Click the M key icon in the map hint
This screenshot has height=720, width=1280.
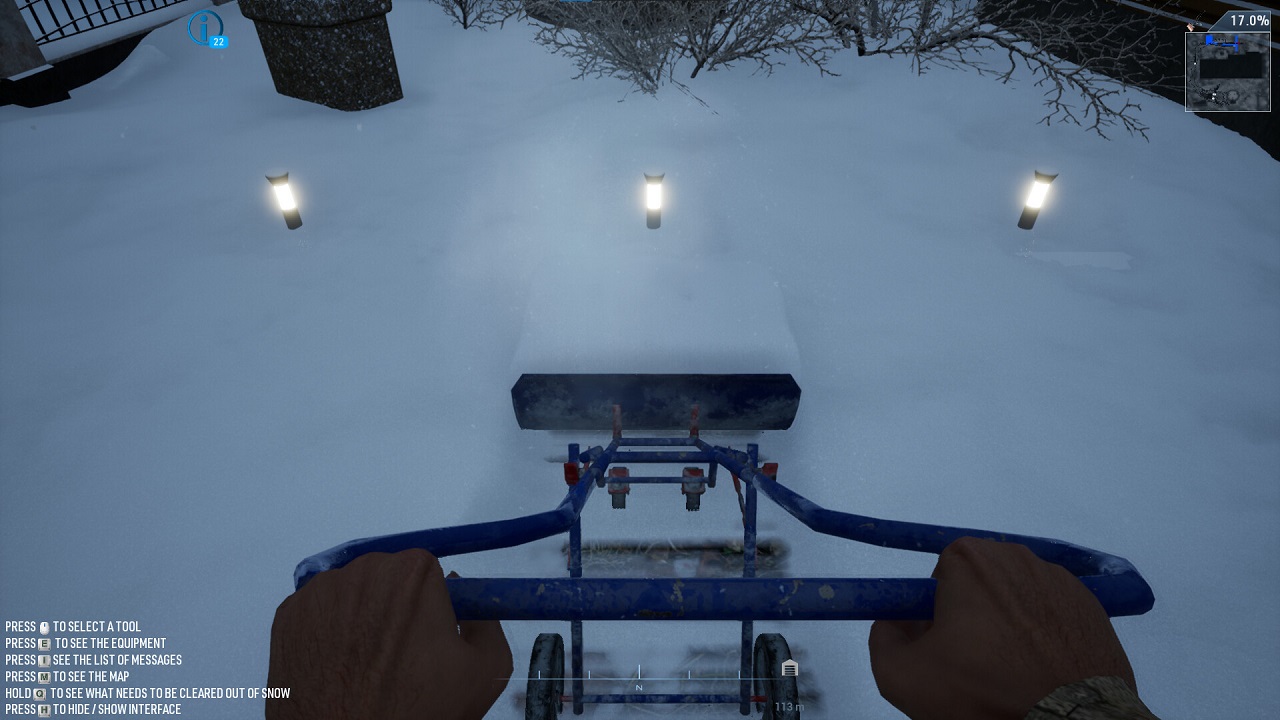coord(44,676)
